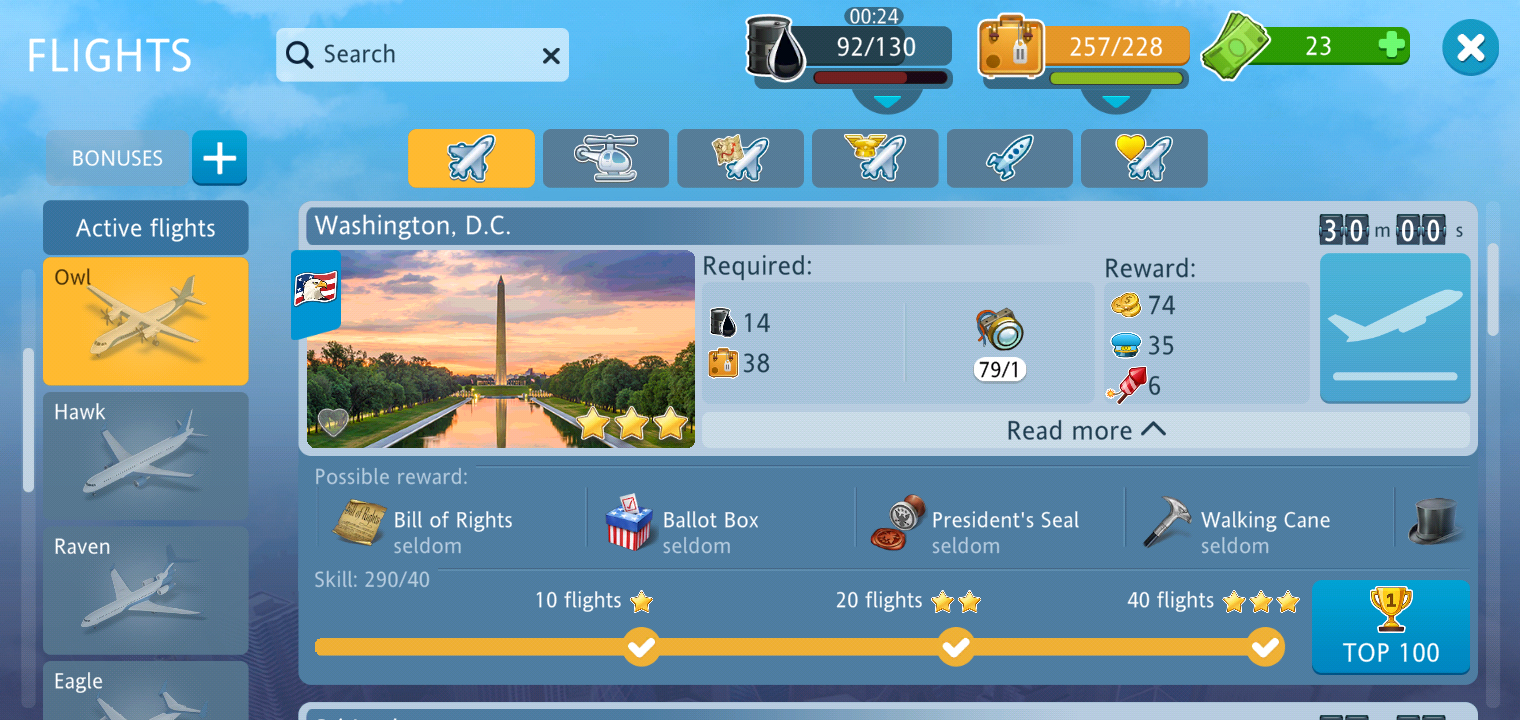This screenshot has width=1520, height=720.
Task: Collapse the Read more details section
Action: [x=1086, y=431]
